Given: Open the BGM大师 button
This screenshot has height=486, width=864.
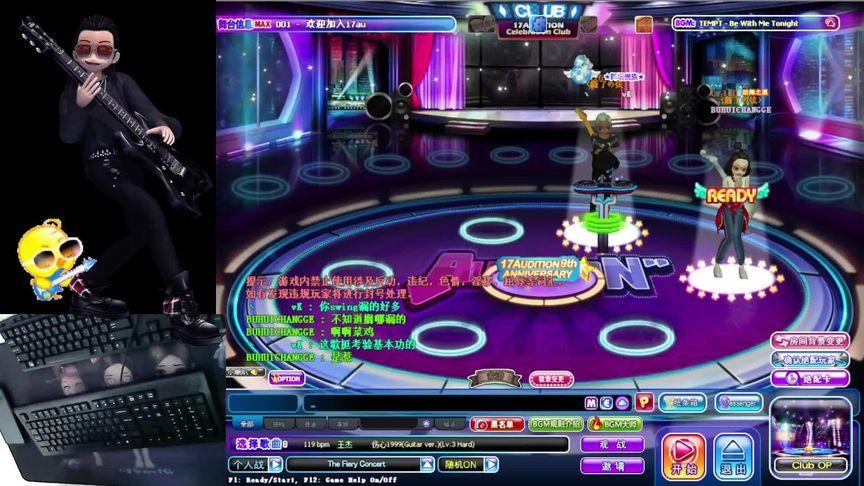Looking at the screenshot, I should tap(615, 424).
